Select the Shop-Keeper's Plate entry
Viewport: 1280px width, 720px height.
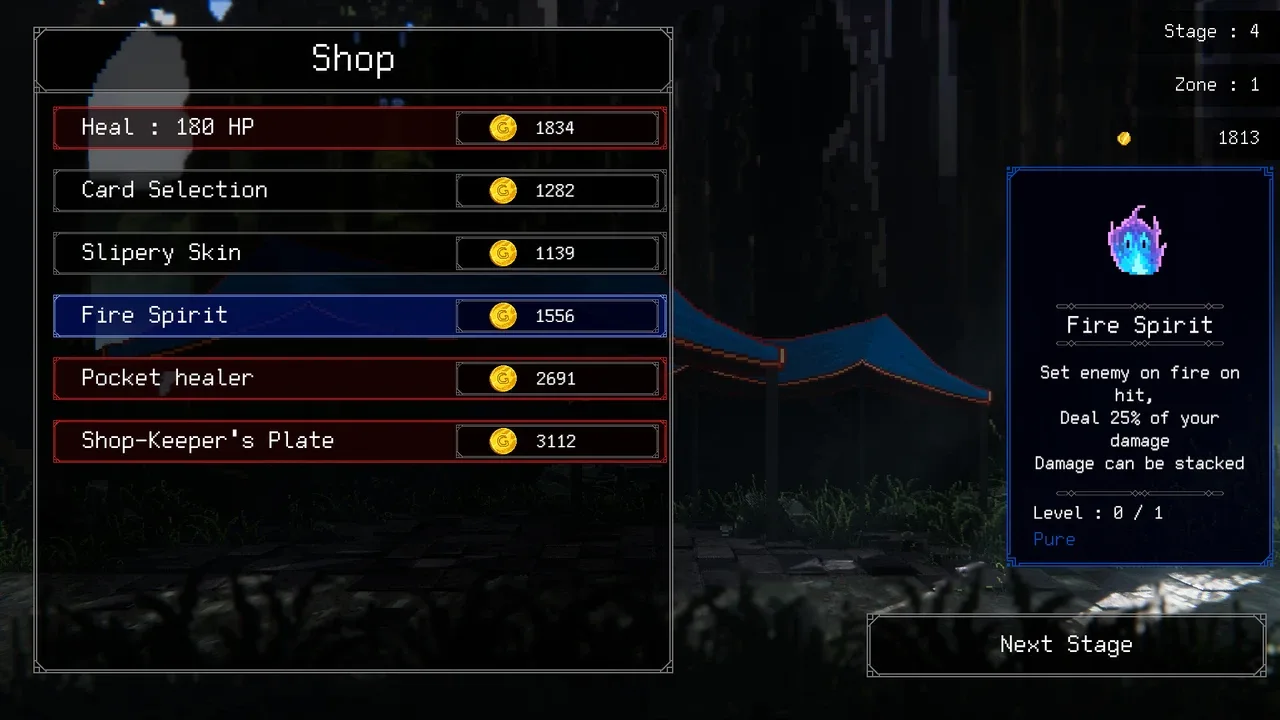click(x=360, y=441)
